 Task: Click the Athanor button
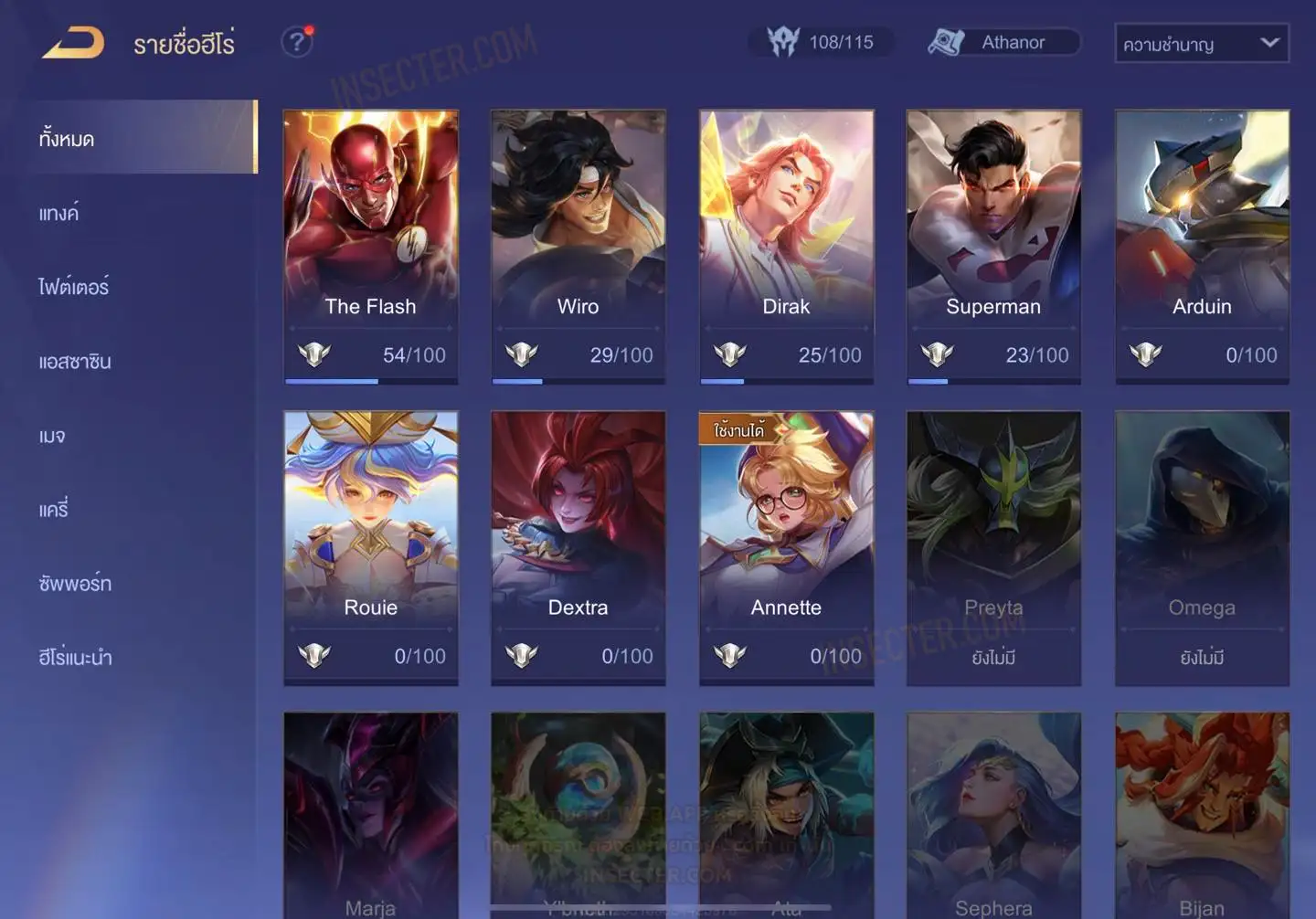pos(1003,42)
